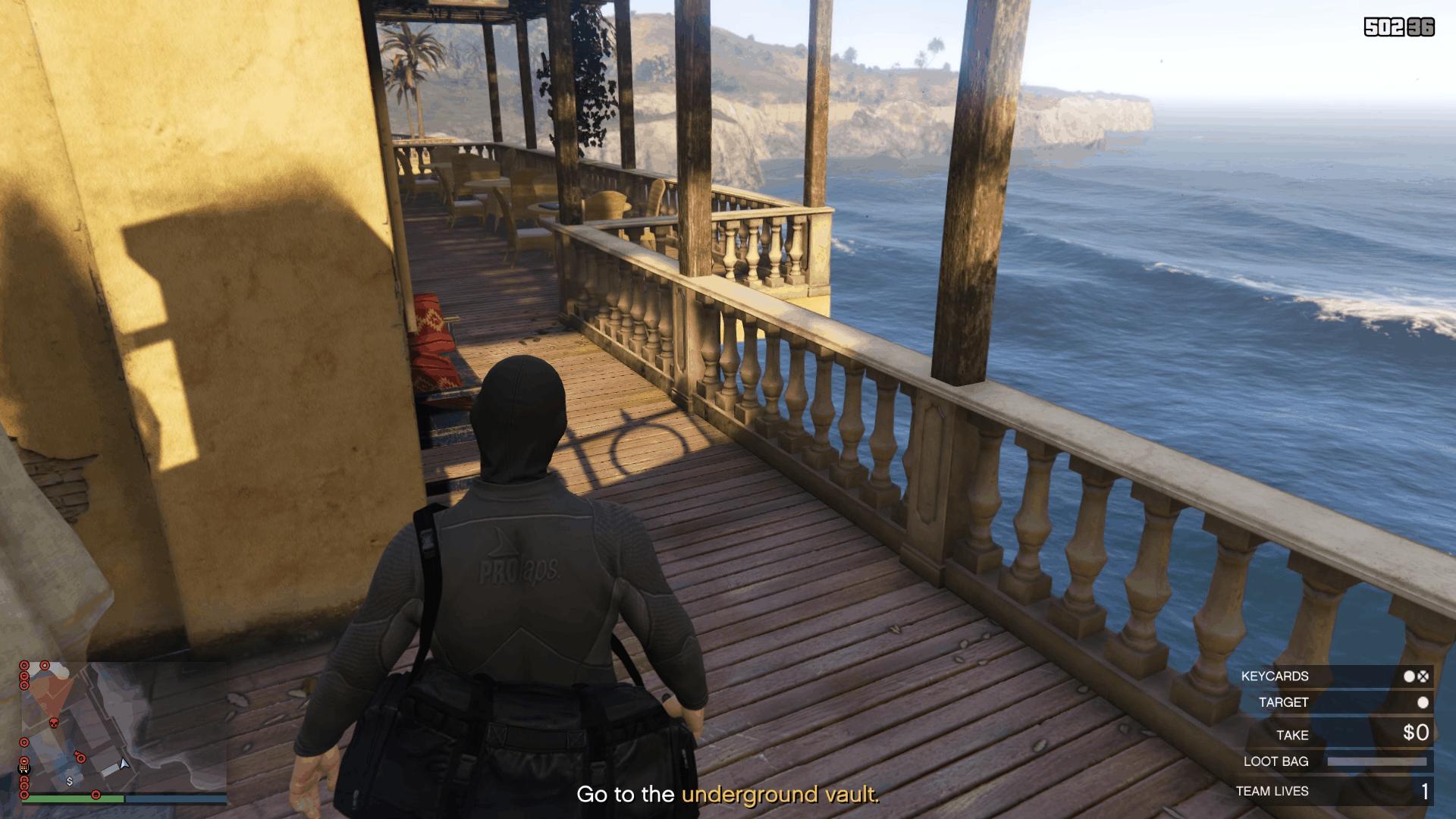1456x819 pixels.
Task: Toggle the filled KEYCARDS dot indicator
Action: pos(1409,676)
